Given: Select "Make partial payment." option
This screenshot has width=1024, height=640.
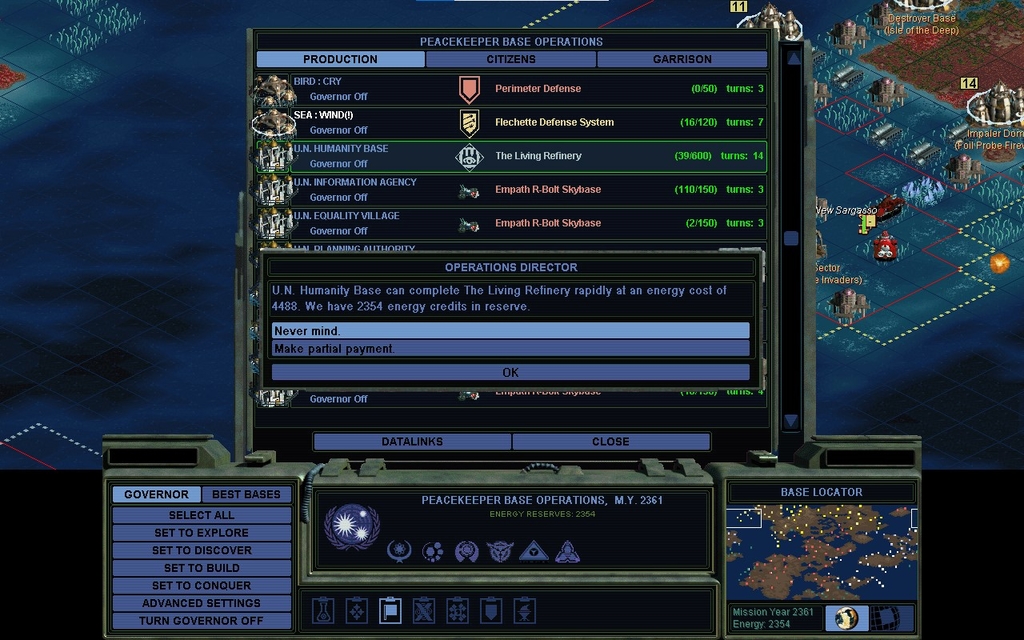Looking at the screenshot, I should click(510, 349).
